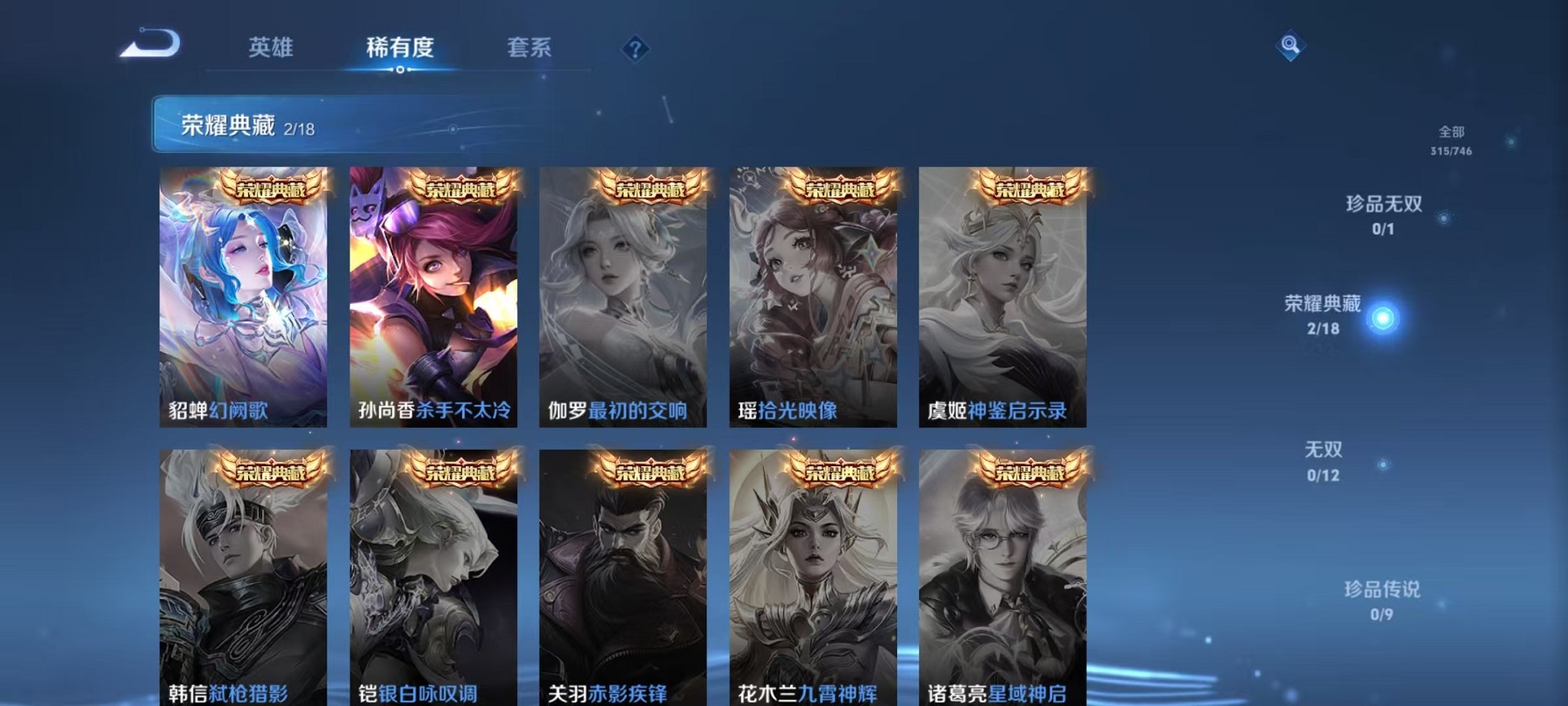This screenshot has width=1568, height=706.
Task: Select the 稀有度 tab indicator dot
Action: [x=400, y=71]
